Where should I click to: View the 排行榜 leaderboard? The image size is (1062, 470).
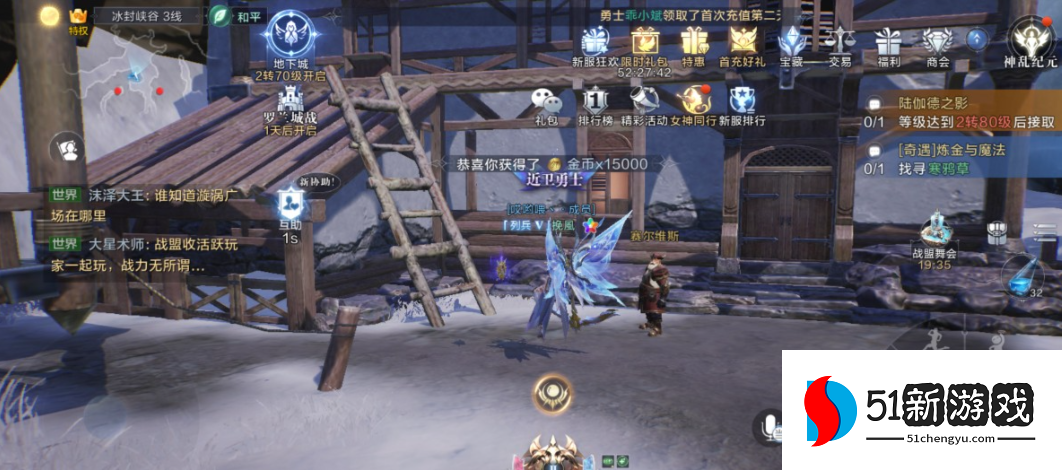(595, 102)
